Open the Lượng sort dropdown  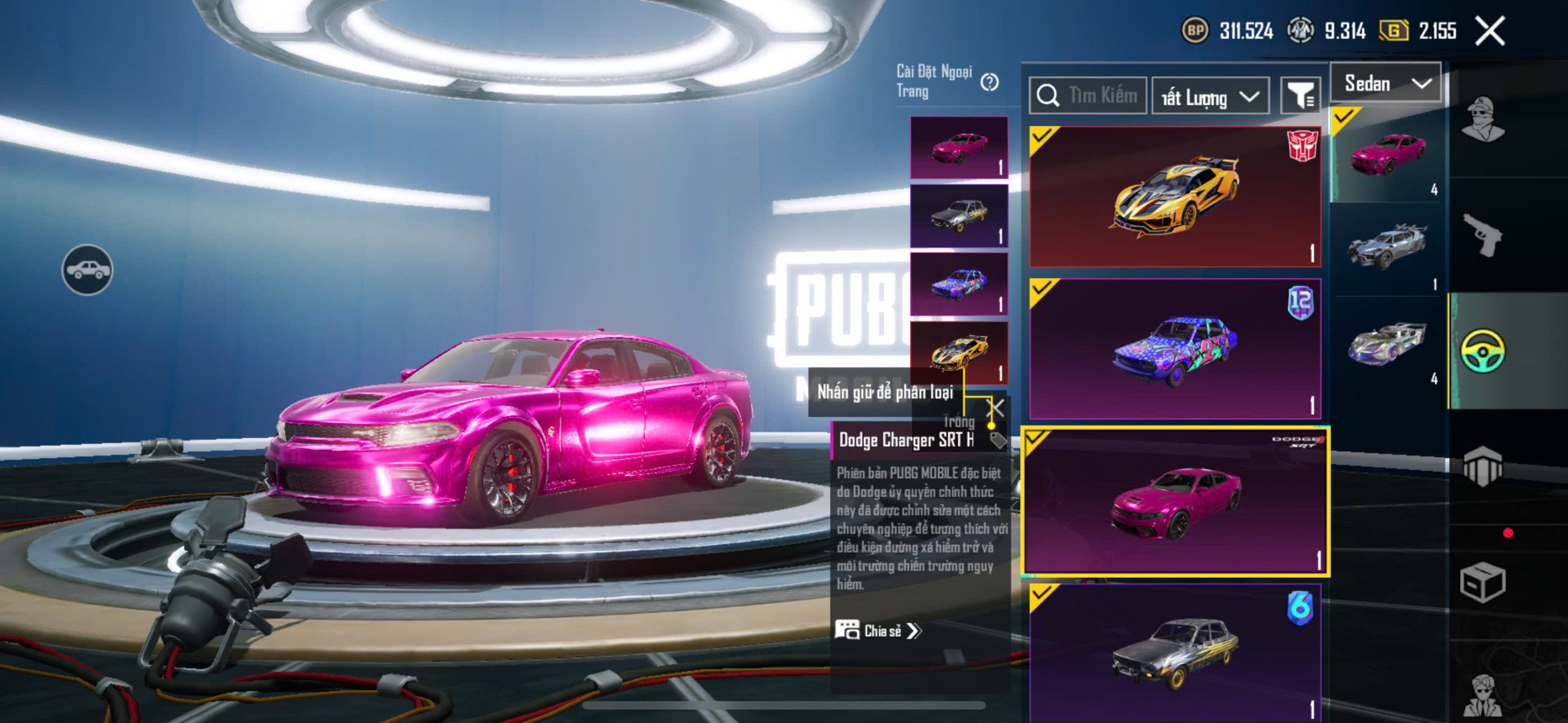point(1210,97)
